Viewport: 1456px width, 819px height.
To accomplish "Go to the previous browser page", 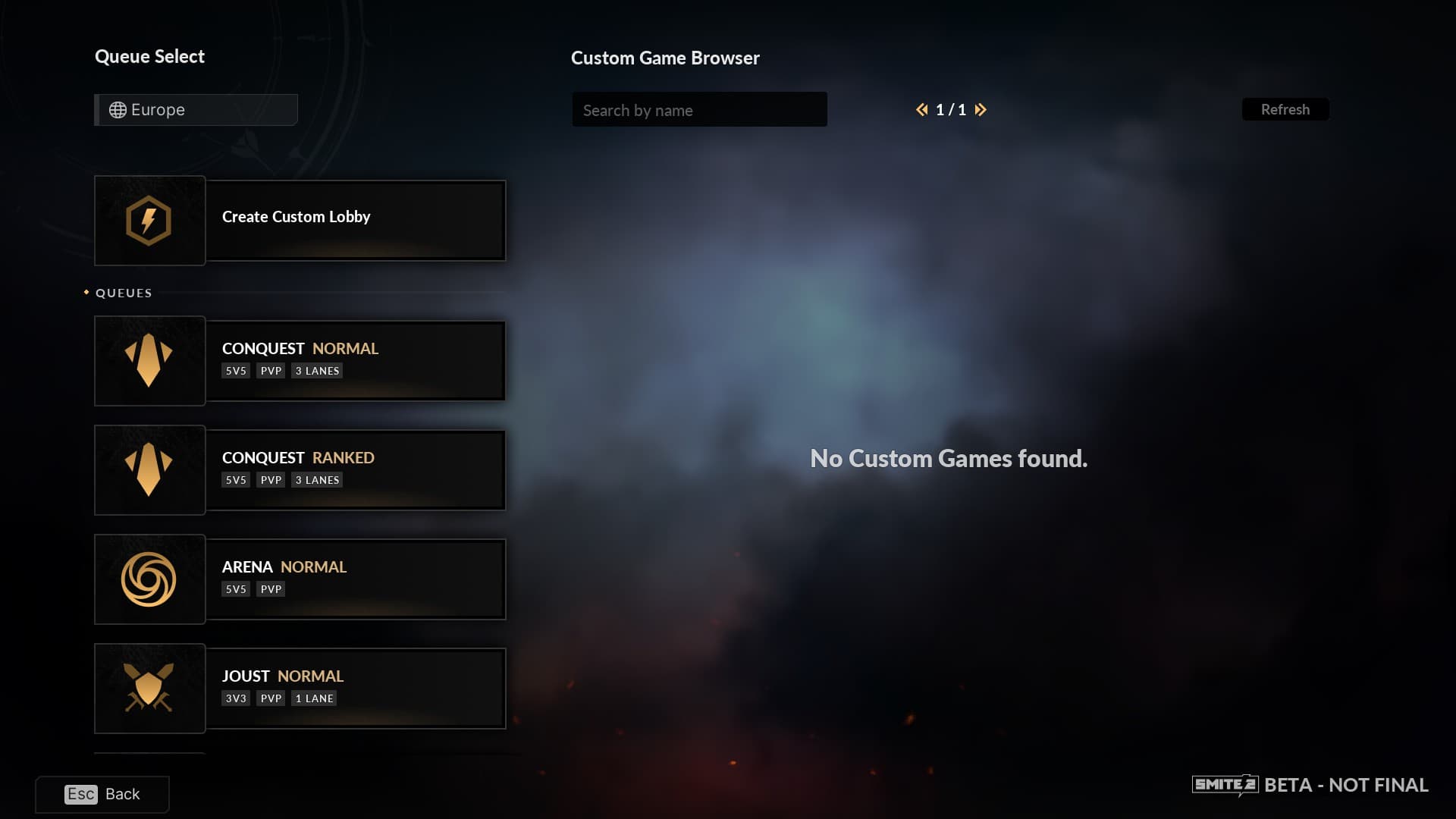I will click(921, 110).
